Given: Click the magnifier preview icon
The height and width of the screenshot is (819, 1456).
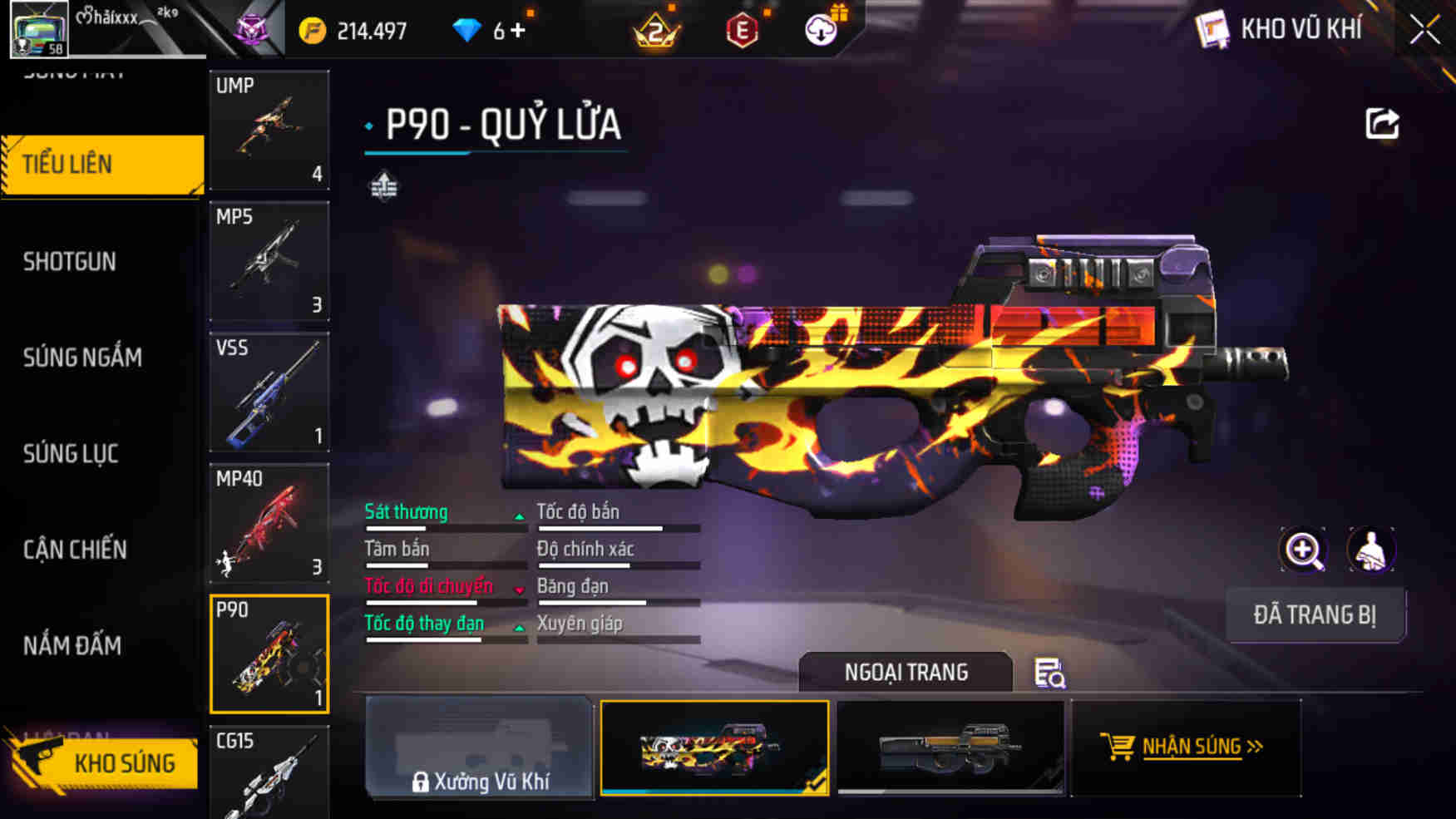Looking at the screenshot, I should 1305,550.
